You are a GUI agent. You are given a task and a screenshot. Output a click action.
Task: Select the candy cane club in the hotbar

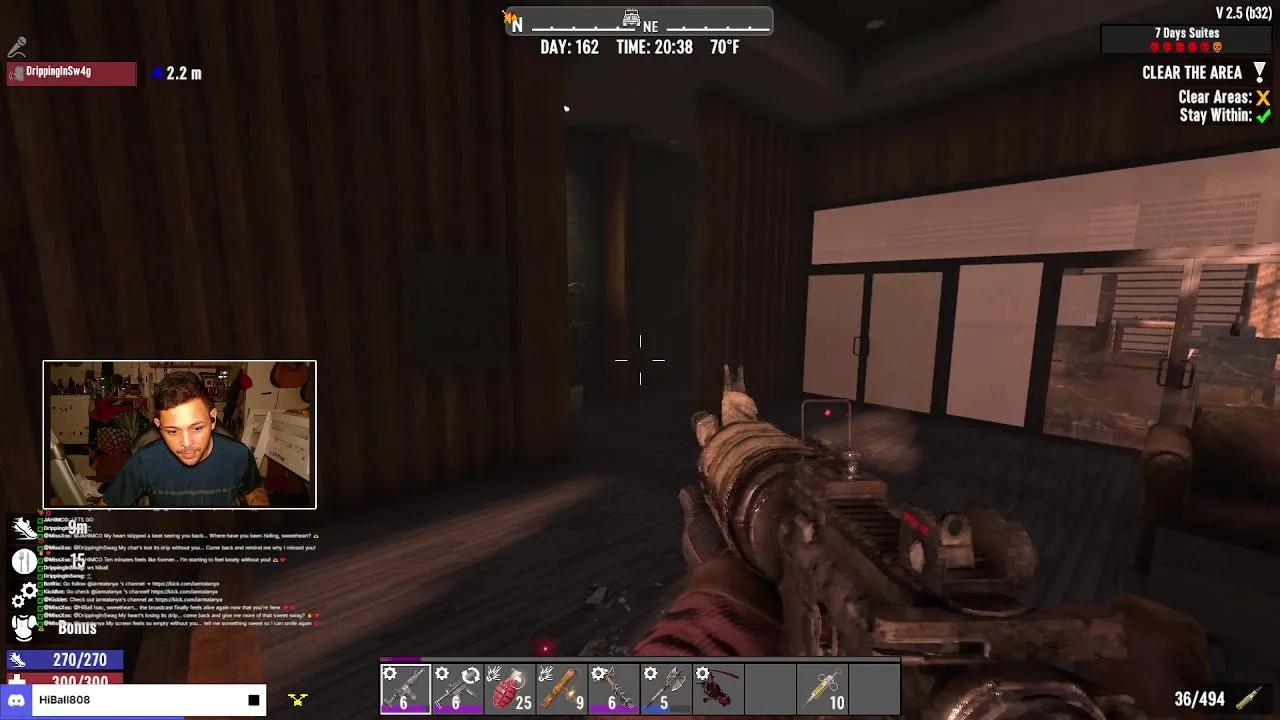click(613, 687)
